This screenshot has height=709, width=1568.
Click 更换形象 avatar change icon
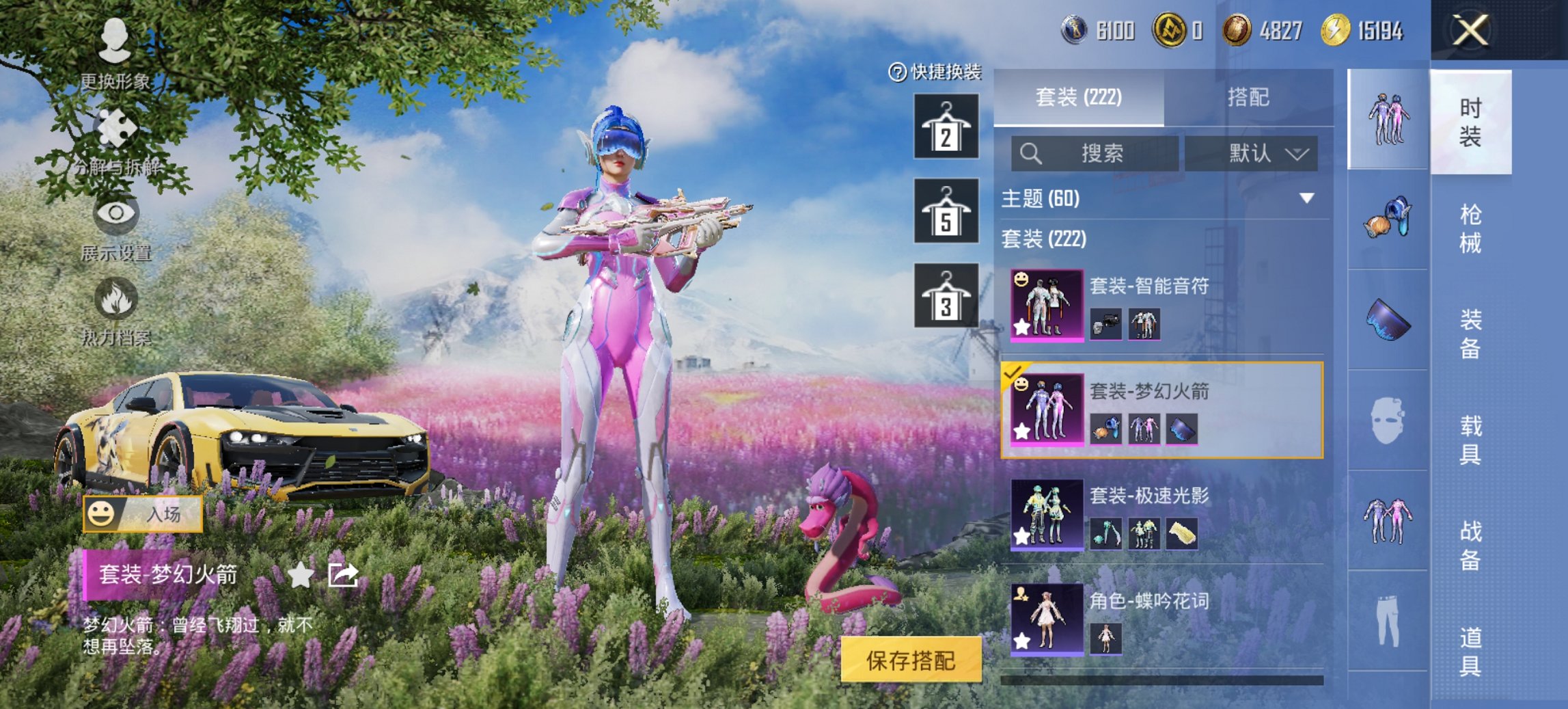point(114,38)
